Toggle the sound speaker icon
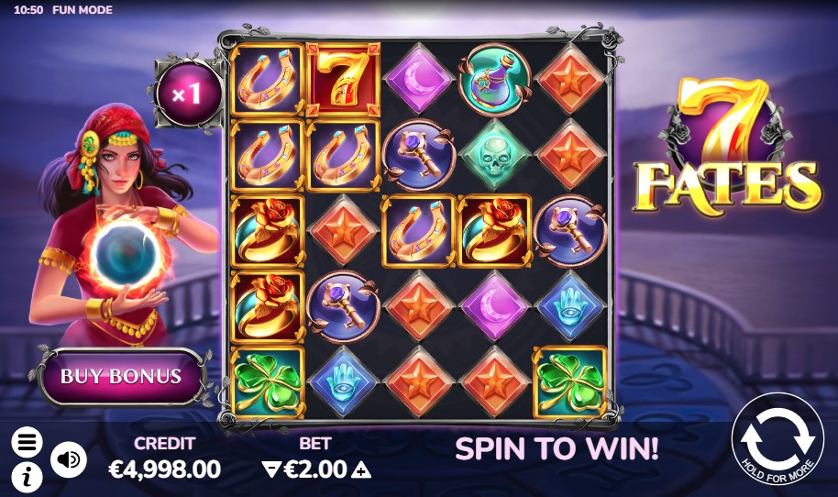Image resolution: width=838 pixels, height=497 pixels. (x=66, y=458)
